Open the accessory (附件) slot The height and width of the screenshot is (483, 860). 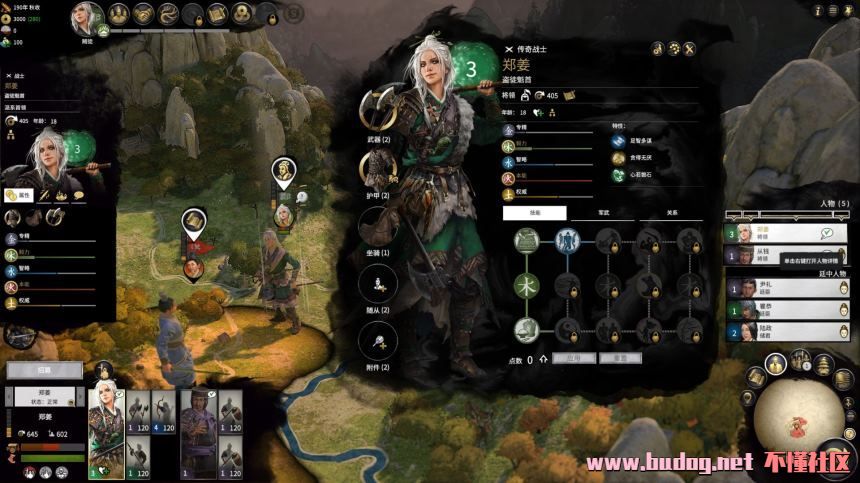point(378,341)
